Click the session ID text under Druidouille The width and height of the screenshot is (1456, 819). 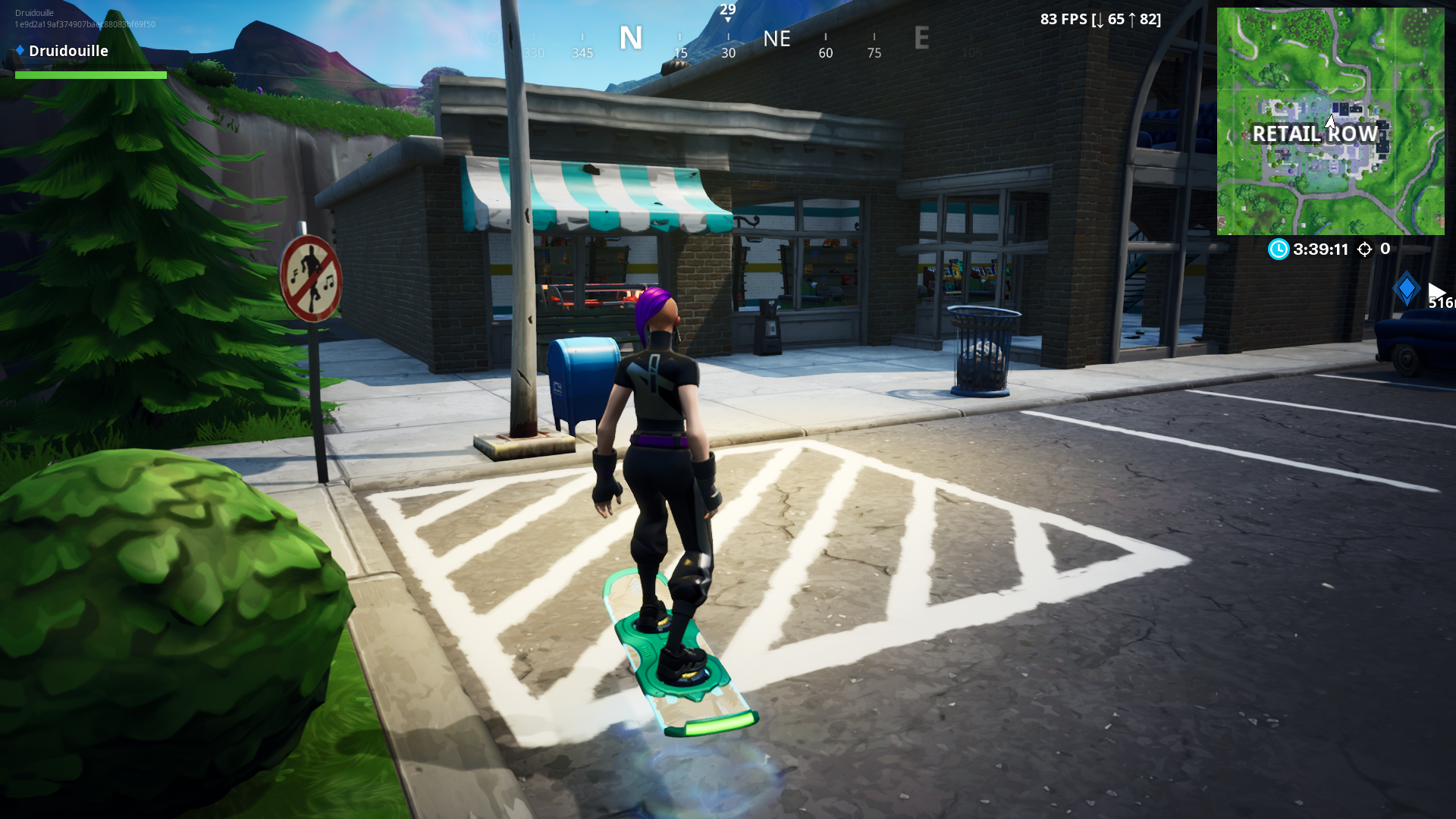click(x=83, y=24)
